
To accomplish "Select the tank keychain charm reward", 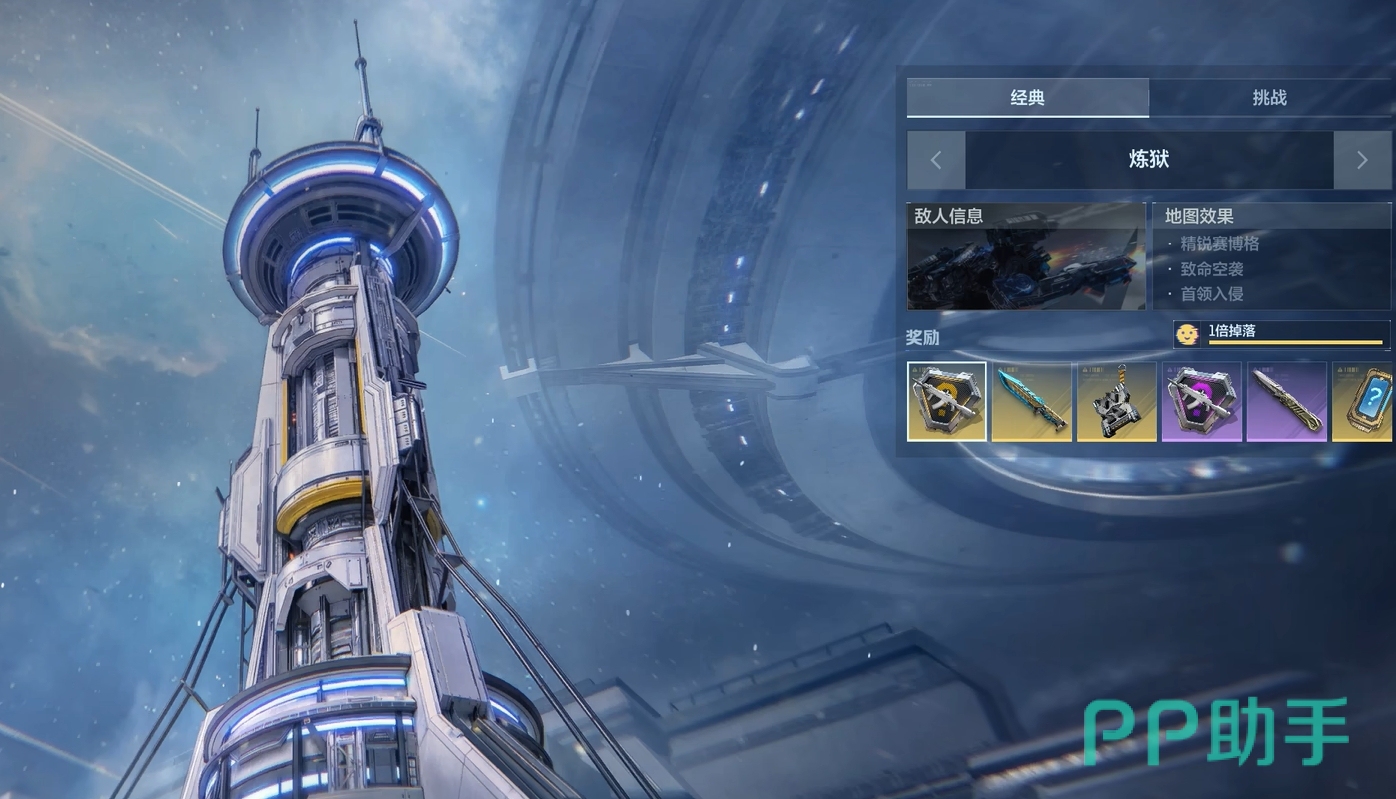I will click(1116, 401).
